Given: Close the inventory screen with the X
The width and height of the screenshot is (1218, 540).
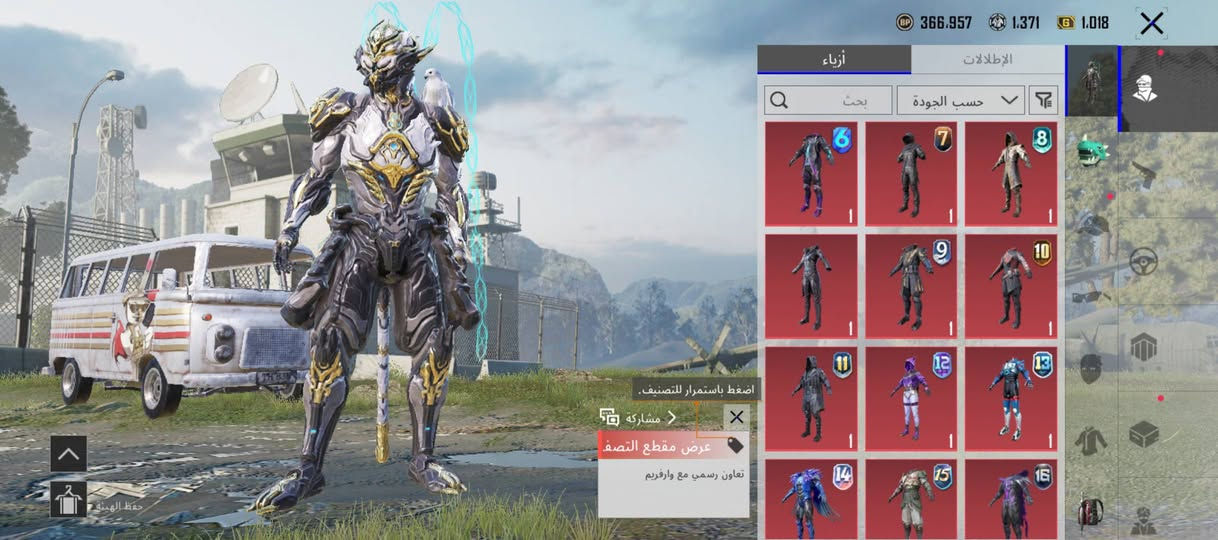Looking at the screenshot, I should coord(1151,23).
